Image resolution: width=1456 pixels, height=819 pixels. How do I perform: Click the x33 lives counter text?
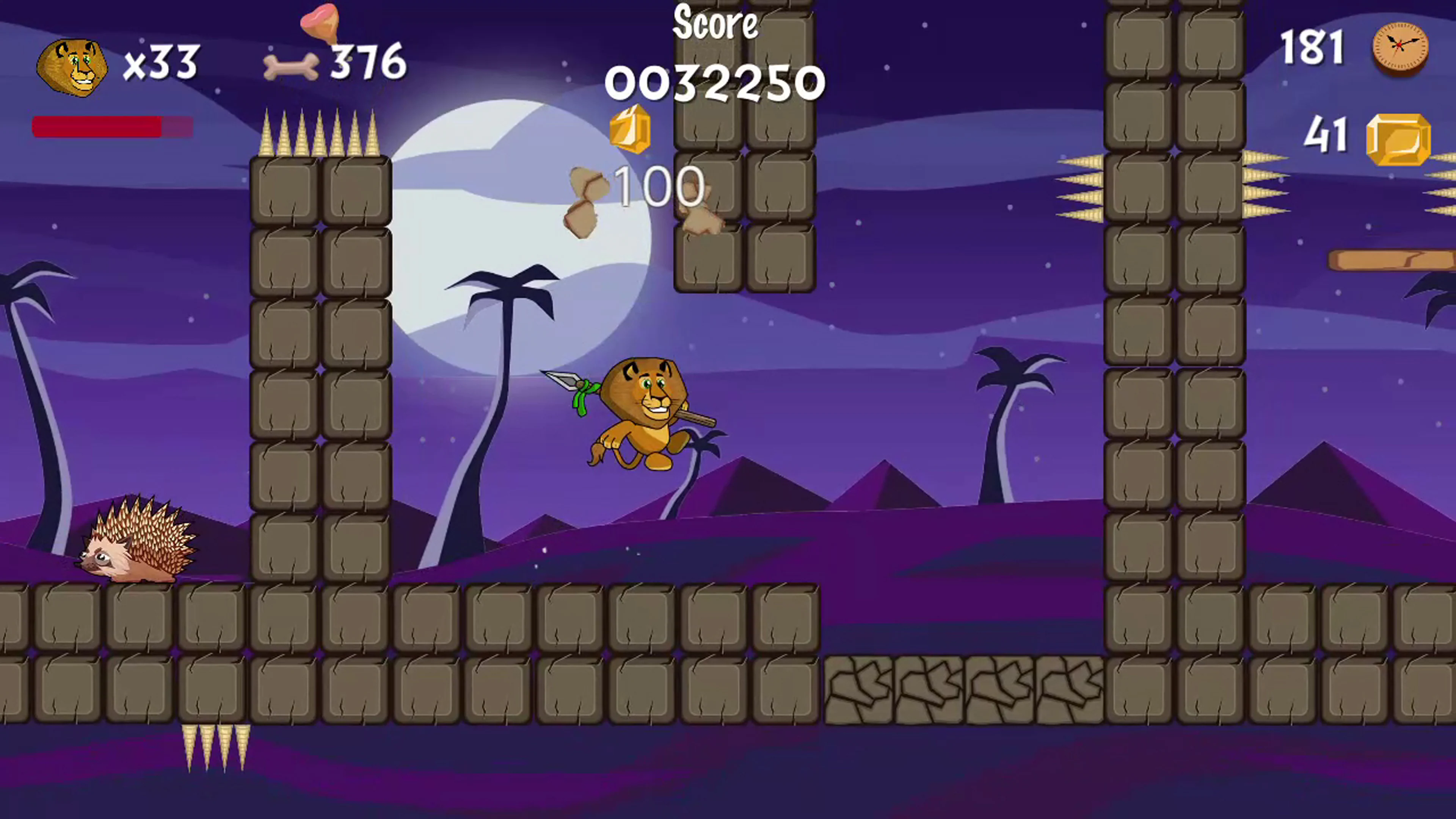tap(160, 62)
